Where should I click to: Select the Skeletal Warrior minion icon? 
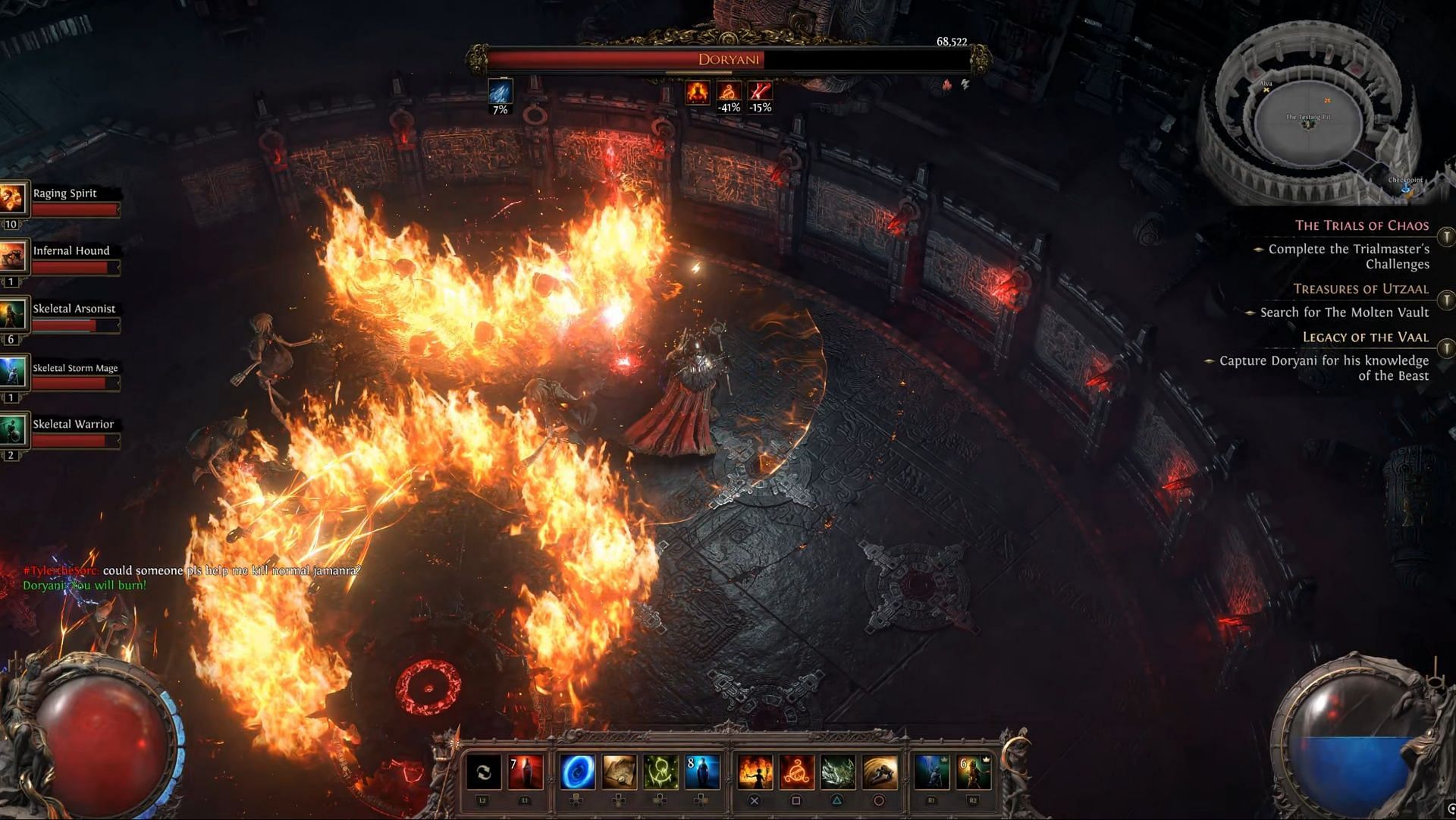point(14,429)
